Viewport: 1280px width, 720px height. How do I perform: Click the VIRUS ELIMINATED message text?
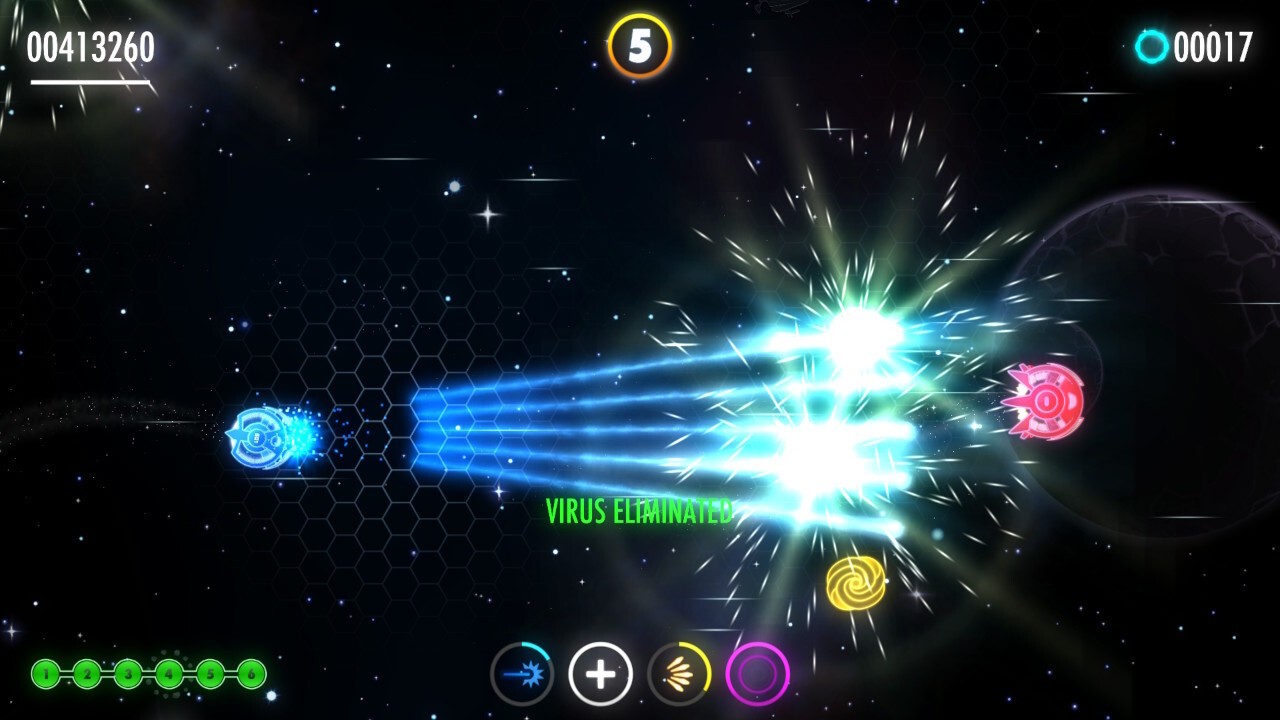(639, 511)
